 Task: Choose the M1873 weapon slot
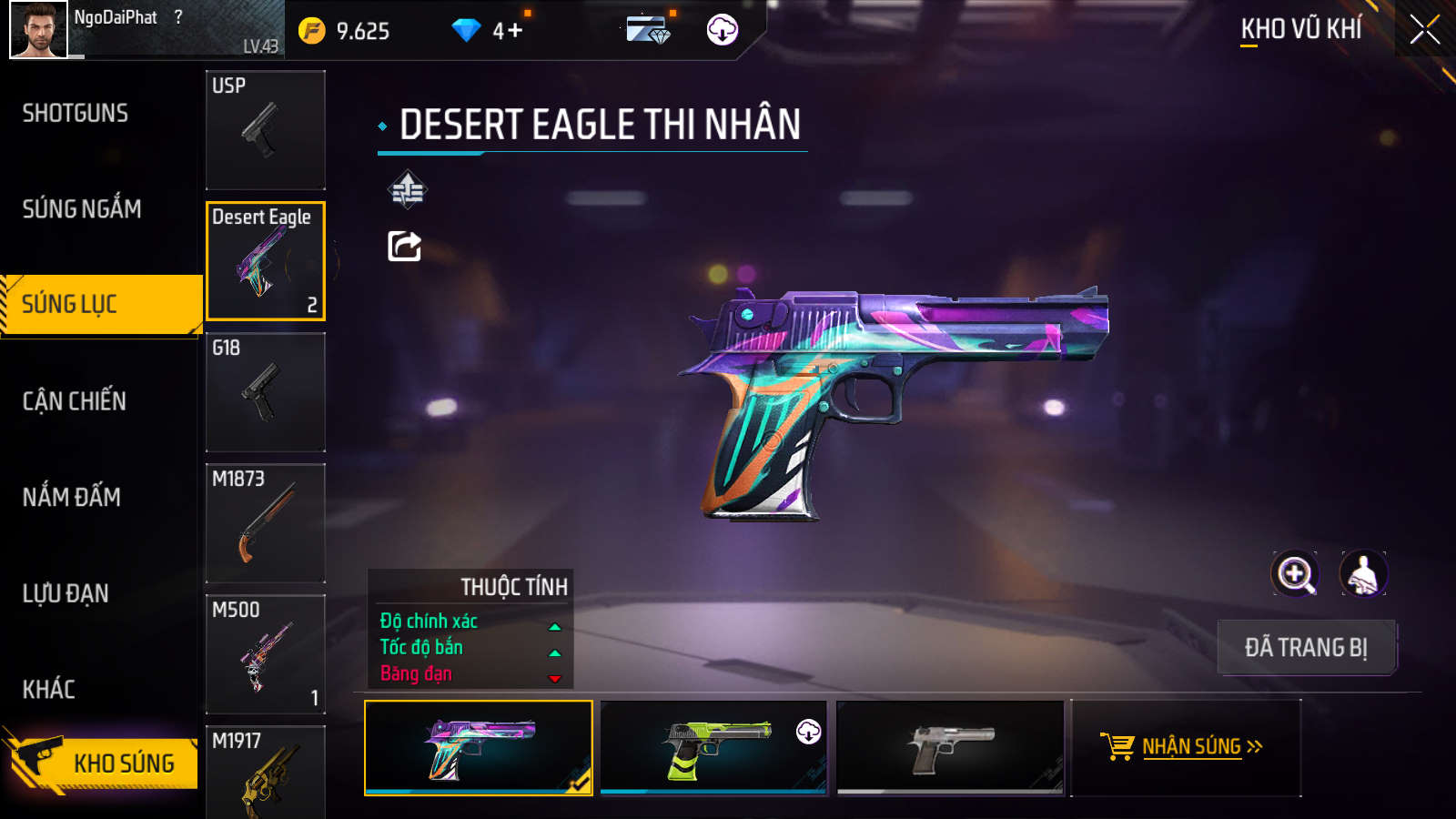pos(266,523)
